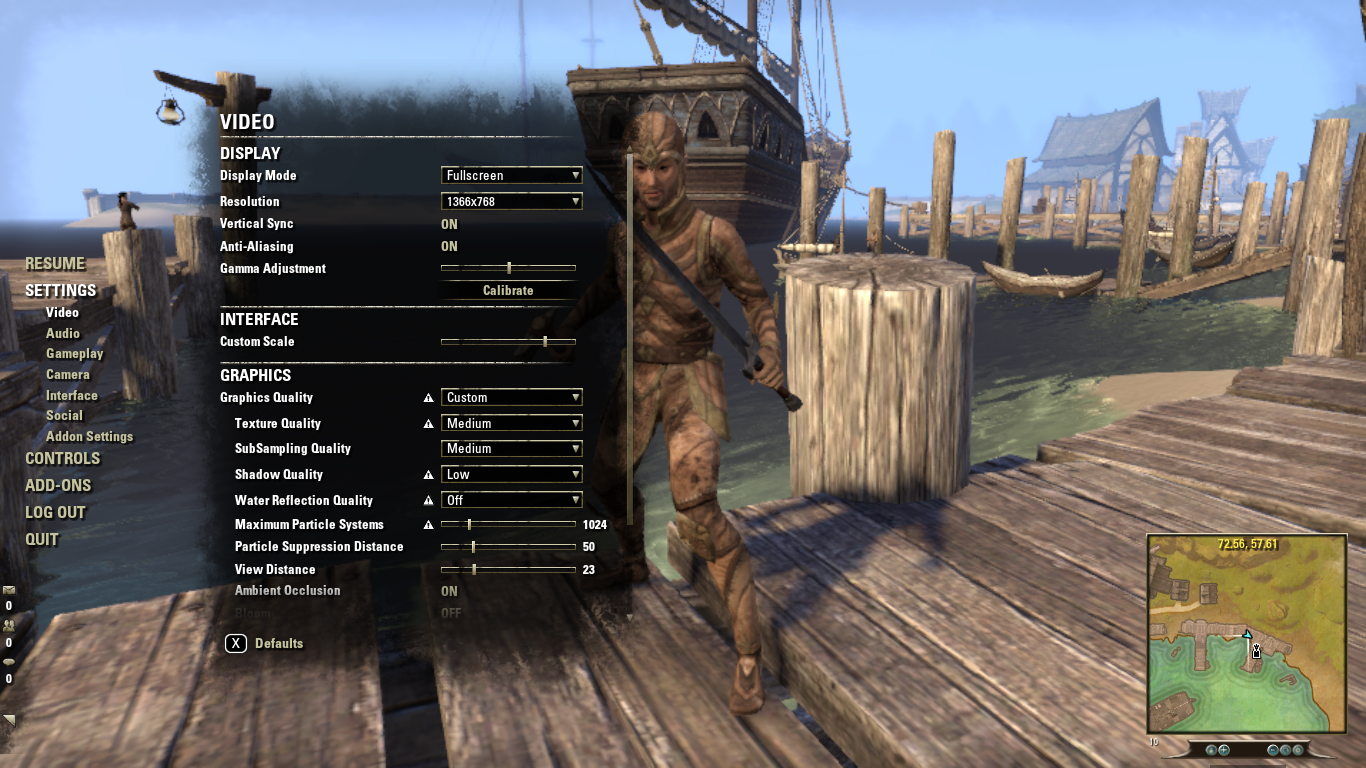Click the gold coin currency icon
The width and height of the screenshot is (1366, 768).
(x=9, y=661)
